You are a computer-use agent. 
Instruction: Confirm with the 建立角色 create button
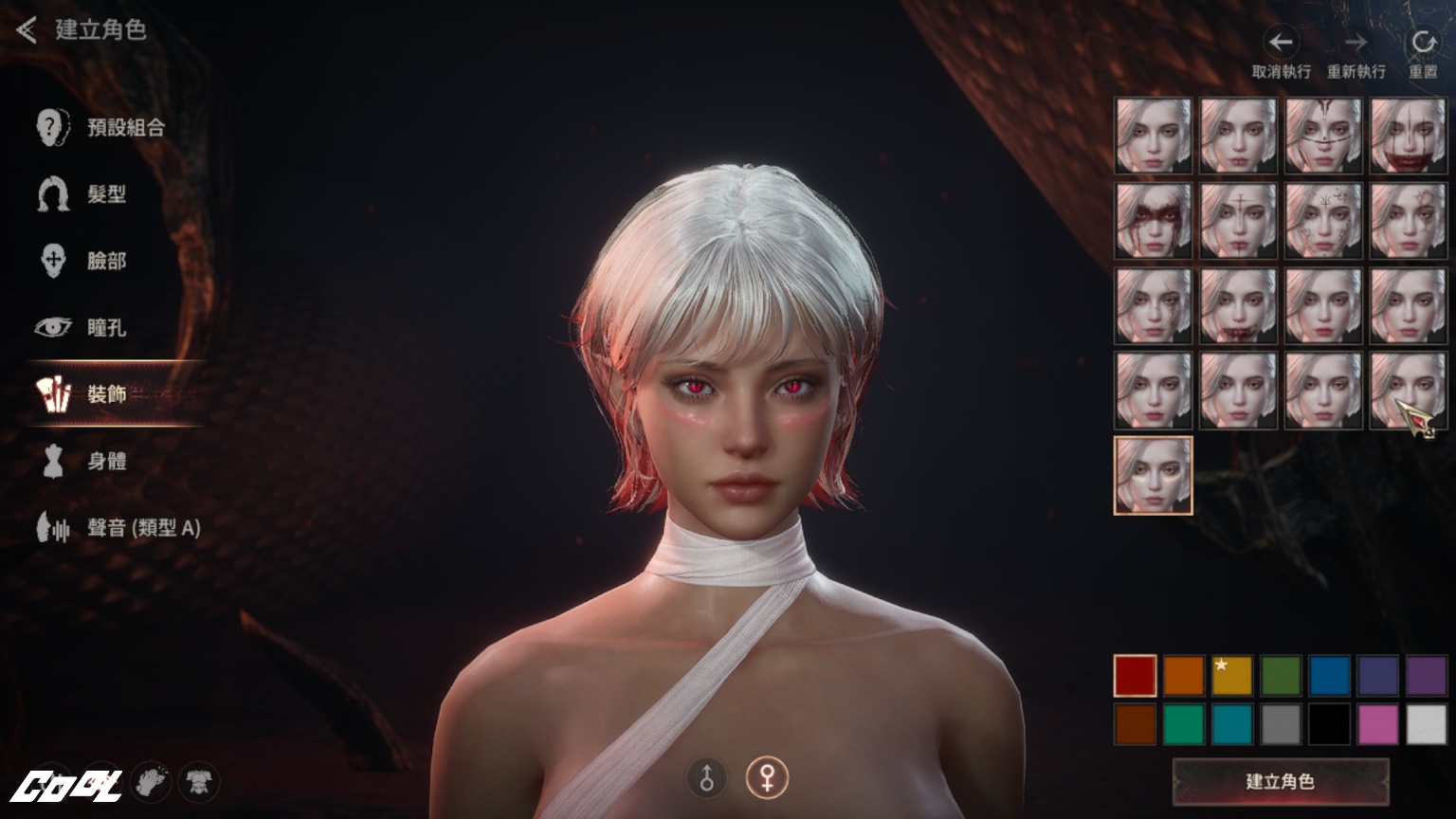(1280, 782)
